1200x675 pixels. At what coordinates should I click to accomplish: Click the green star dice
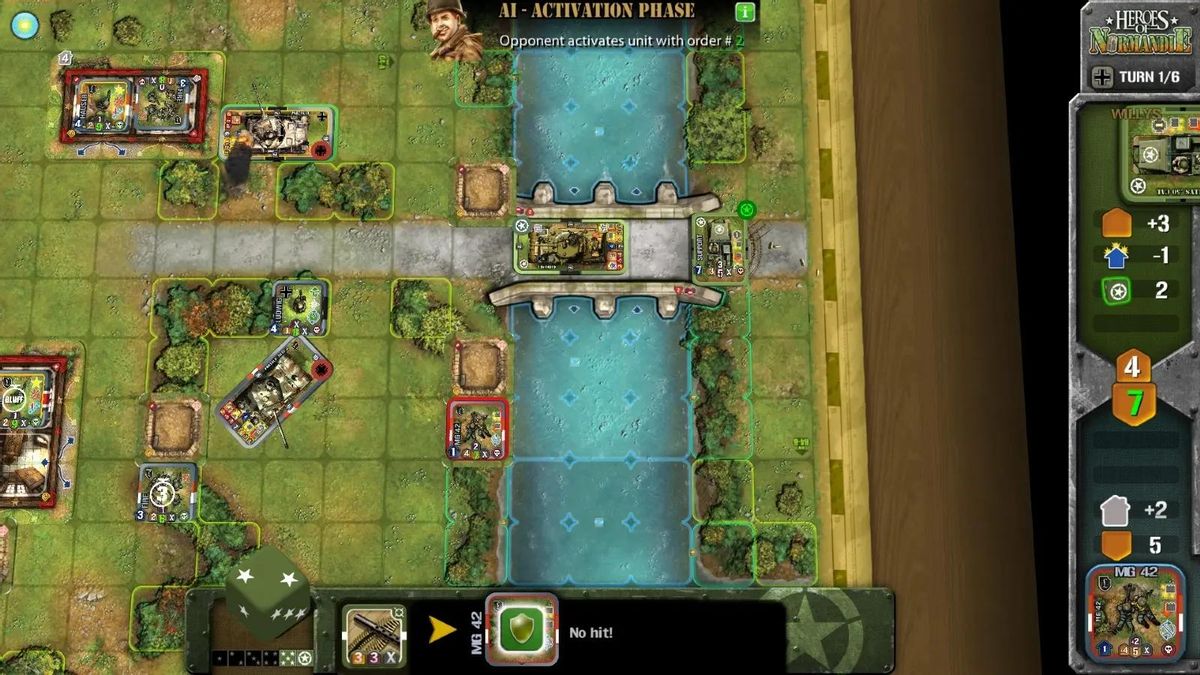[267, 592]
